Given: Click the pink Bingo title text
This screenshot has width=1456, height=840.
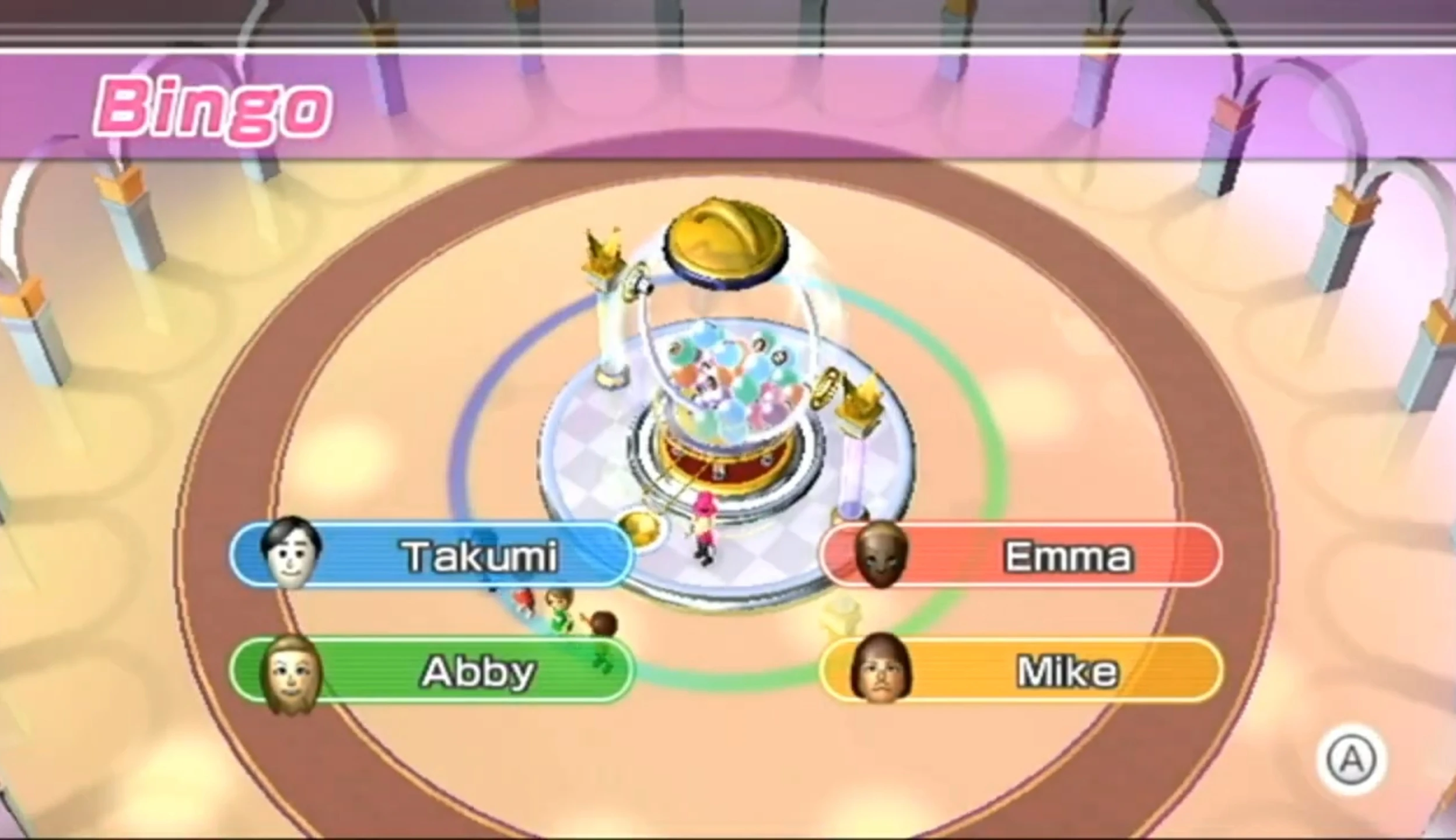Looking at the screenshot, I should point(216,105).
